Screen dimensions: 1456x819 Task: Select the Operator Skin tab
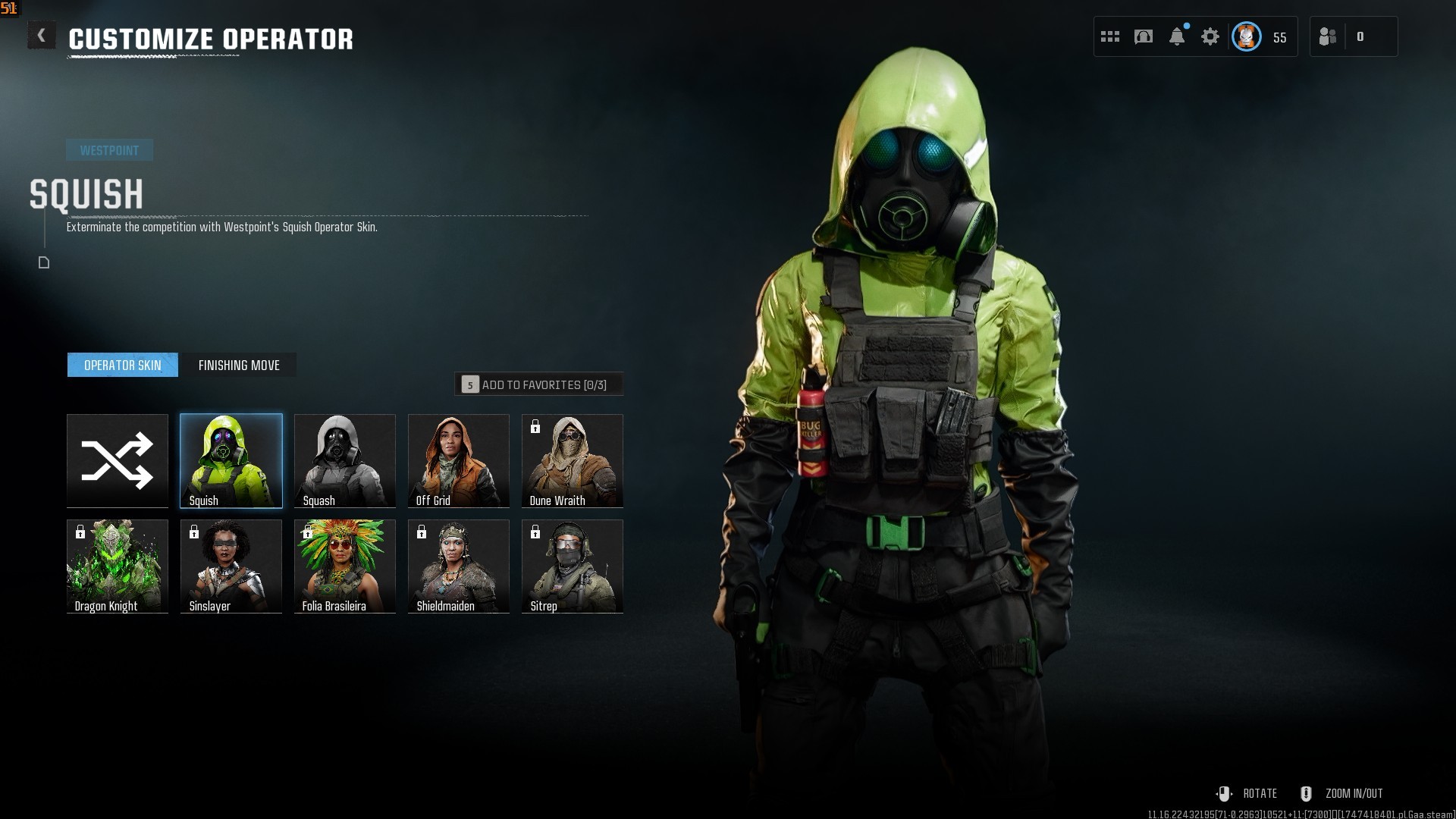pos(123,365)
